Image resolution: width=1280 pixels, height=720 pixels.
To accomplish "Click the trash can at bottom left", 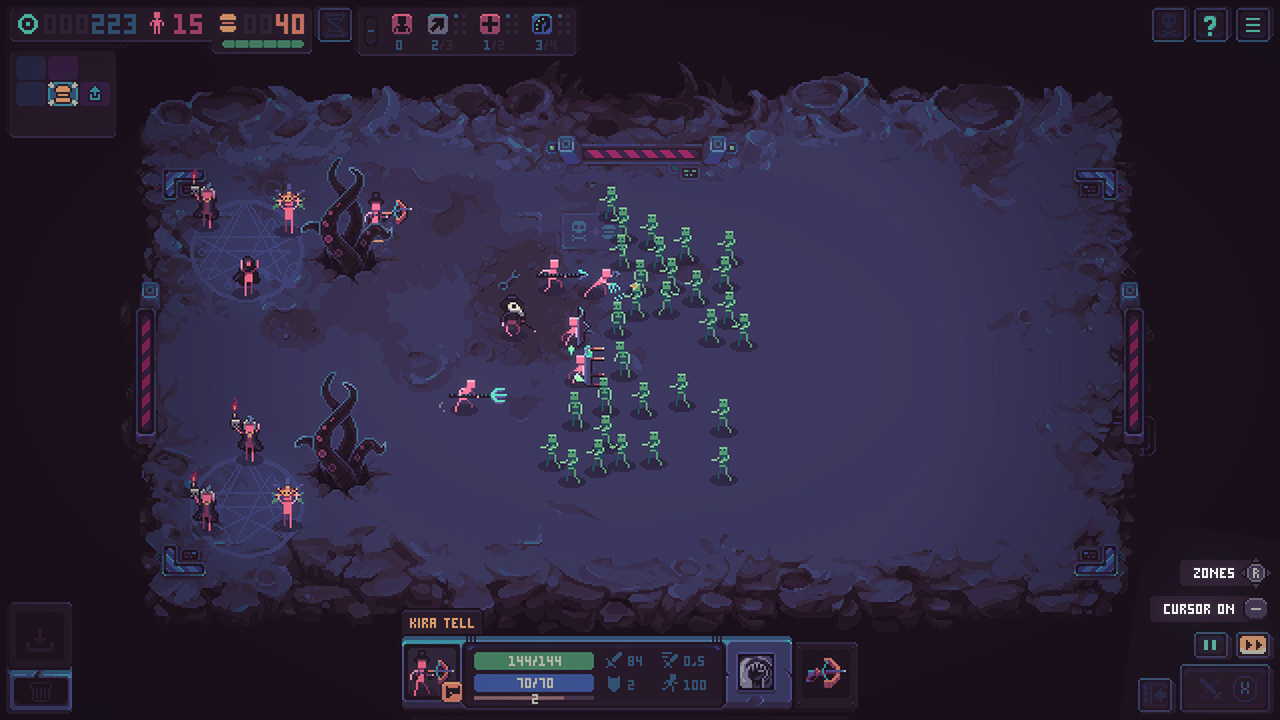I will [40, 690].
